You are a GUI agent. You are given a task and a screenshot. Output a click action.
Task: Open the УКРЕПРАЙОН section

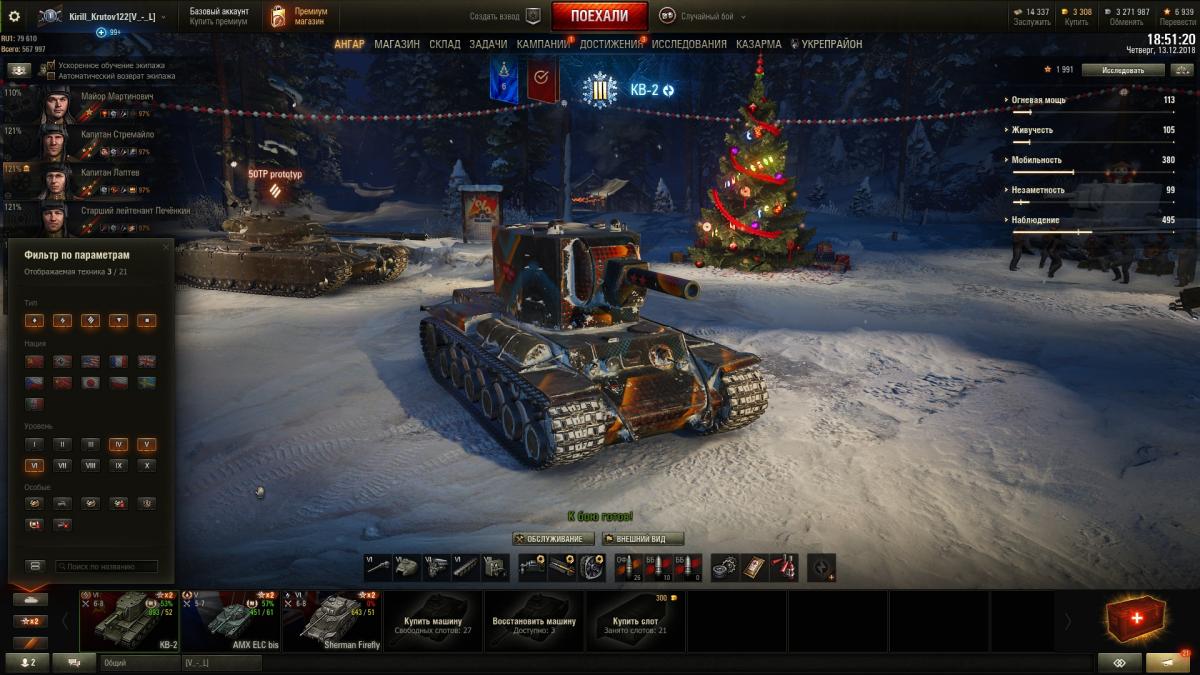[826, 44]
